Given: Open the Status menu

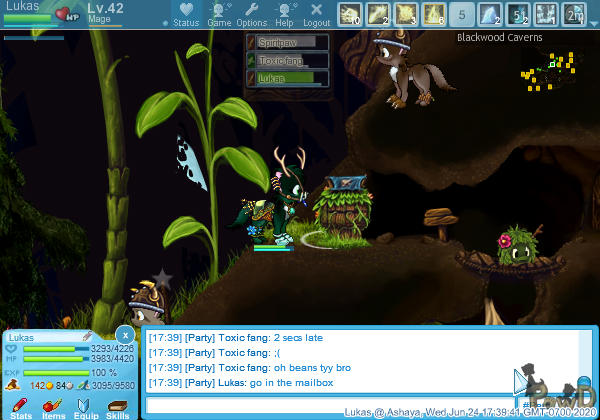Looking at the screenshot, I should [186, 13].
